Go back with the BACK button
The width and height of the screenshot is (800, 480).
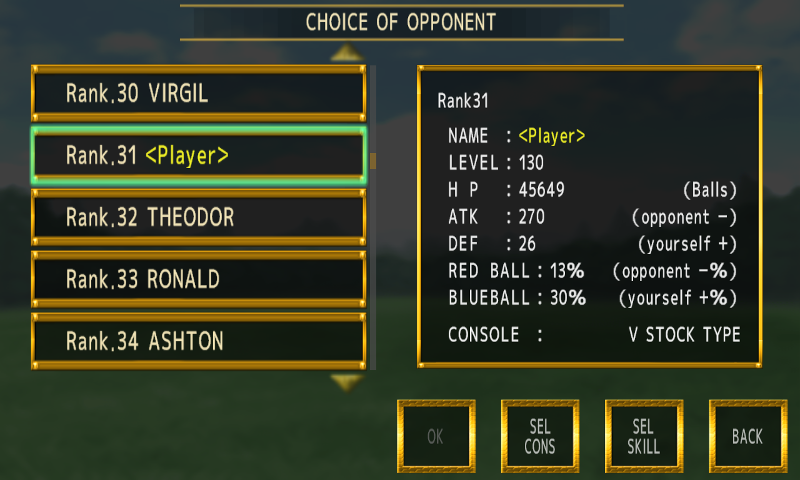coord(747,436)
